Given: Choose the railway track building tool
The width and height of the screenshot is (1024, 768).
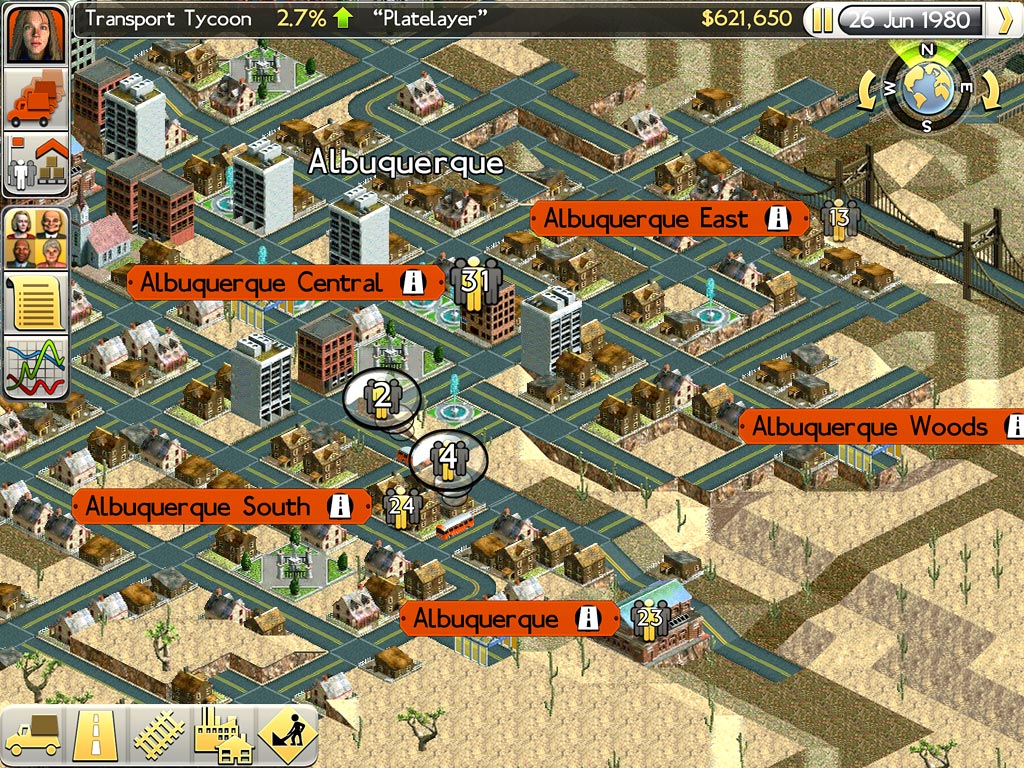Looking at the screenshot, I should click(x=159, y=735).
